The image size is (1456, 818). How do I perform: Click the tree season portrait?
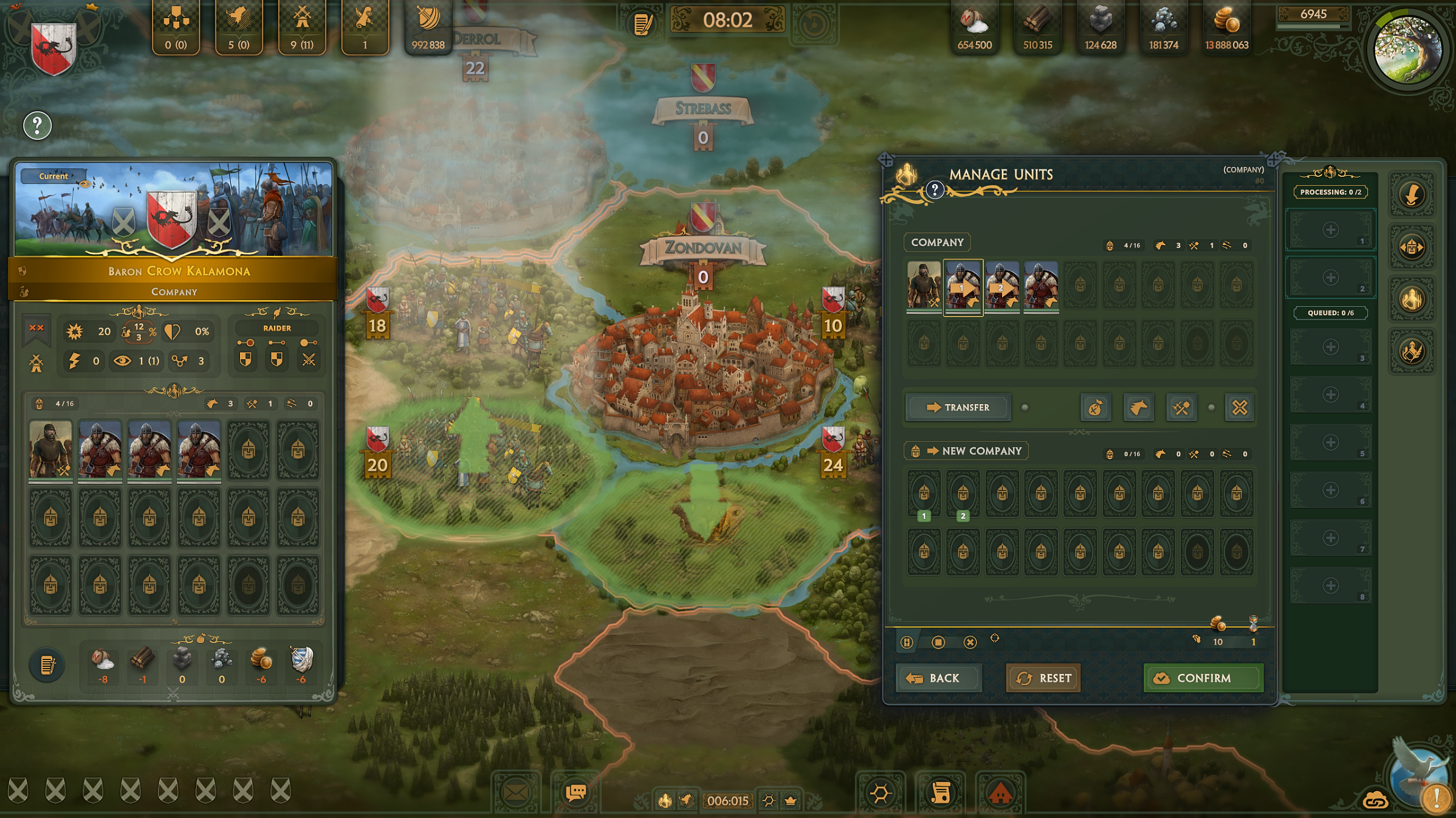click(1408, 49)
